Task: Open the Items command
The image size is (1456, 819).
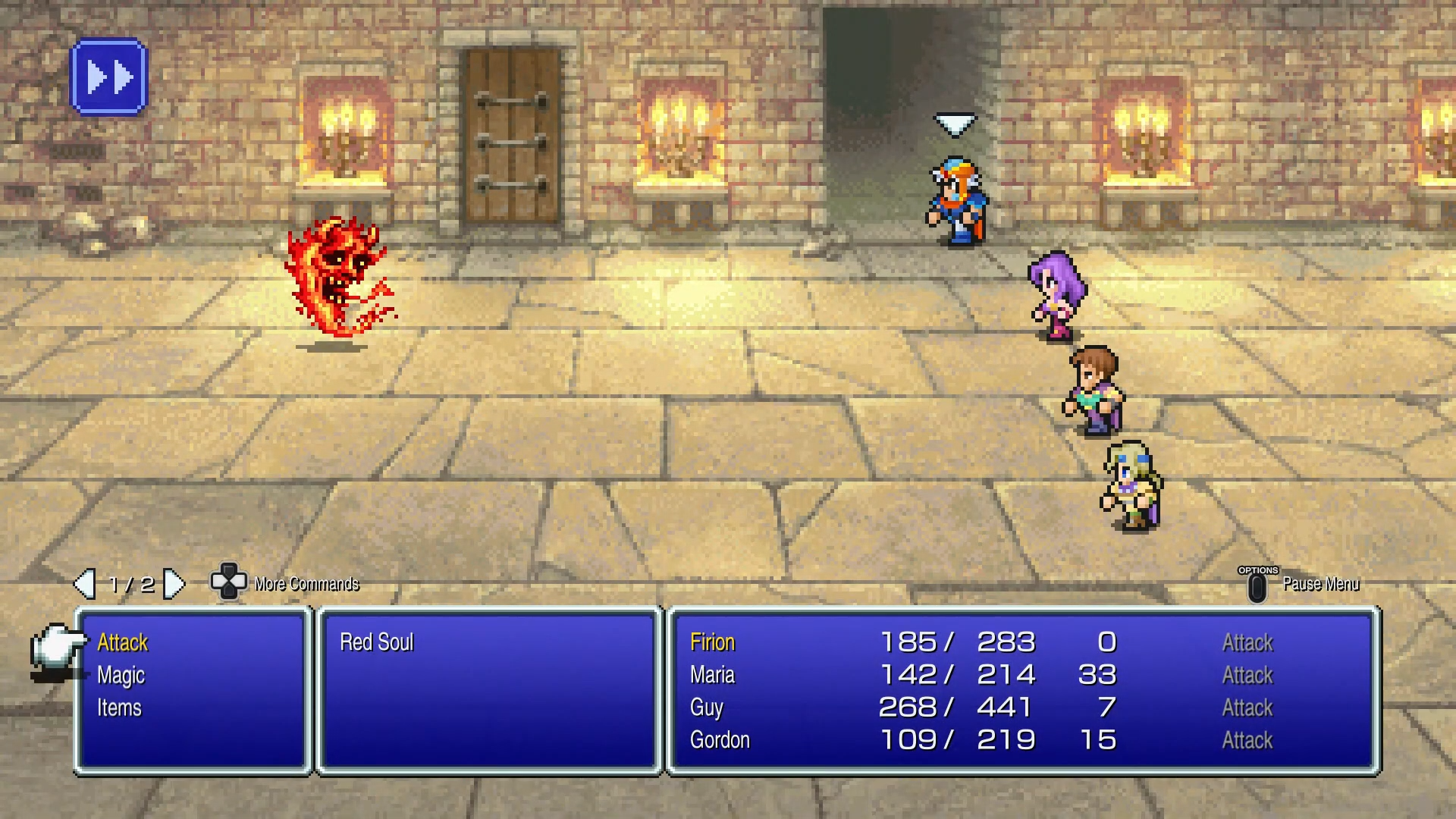Action: pos(119,708)
